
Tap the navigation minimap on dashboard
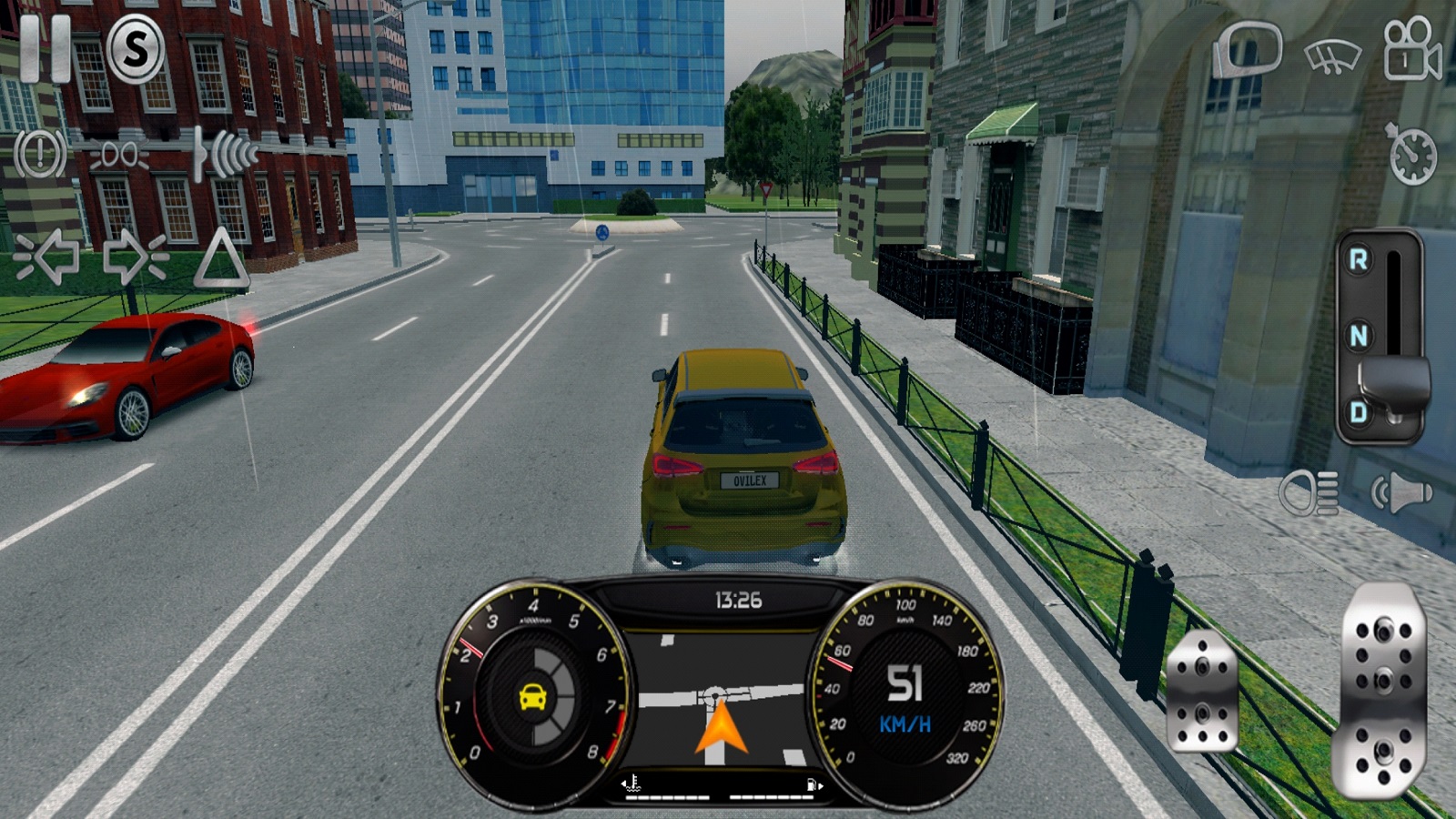coord(721,699)
